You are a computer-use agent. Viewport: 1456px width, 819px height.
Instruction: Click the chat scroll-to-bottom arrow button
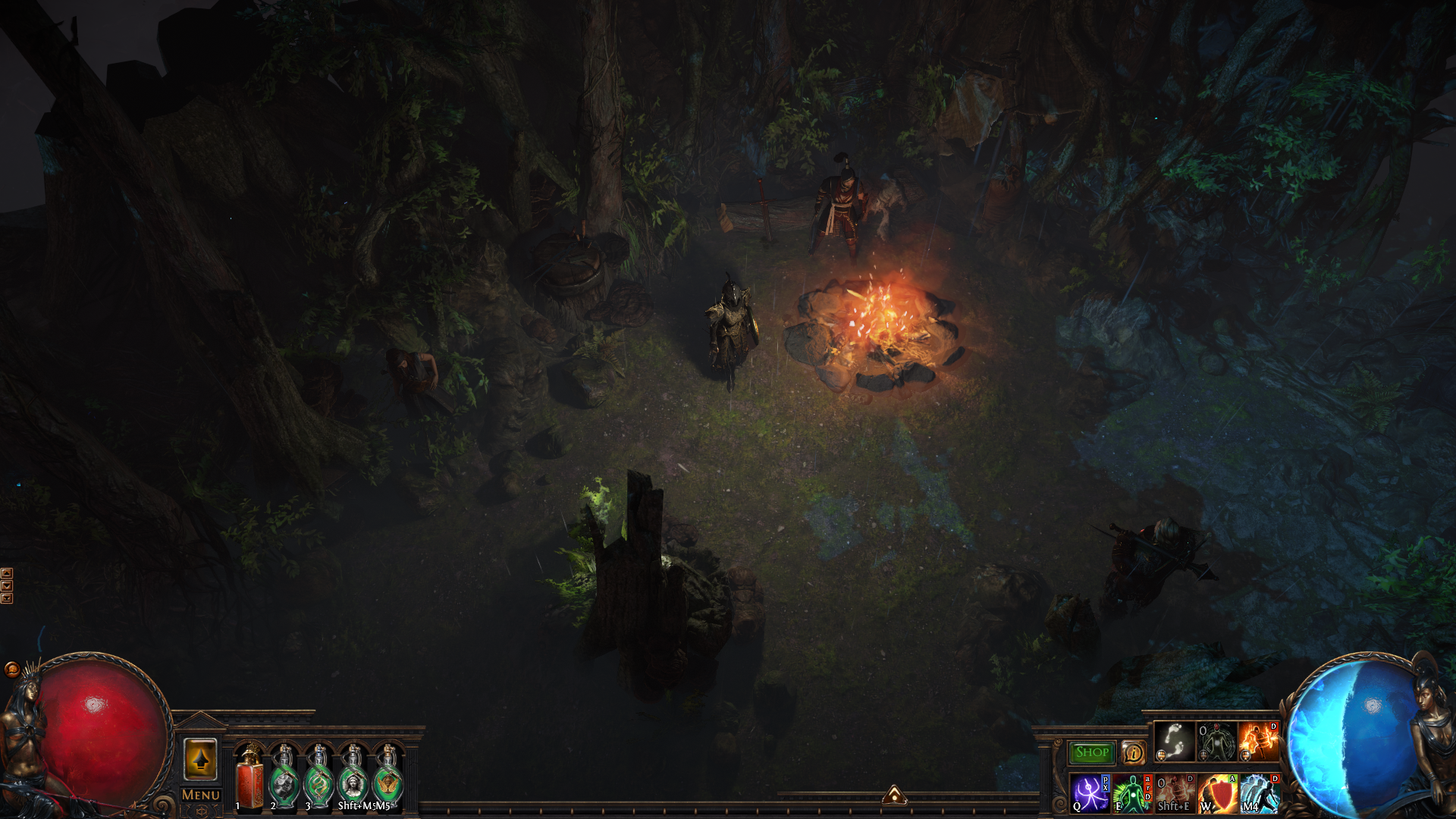point(7,599)
